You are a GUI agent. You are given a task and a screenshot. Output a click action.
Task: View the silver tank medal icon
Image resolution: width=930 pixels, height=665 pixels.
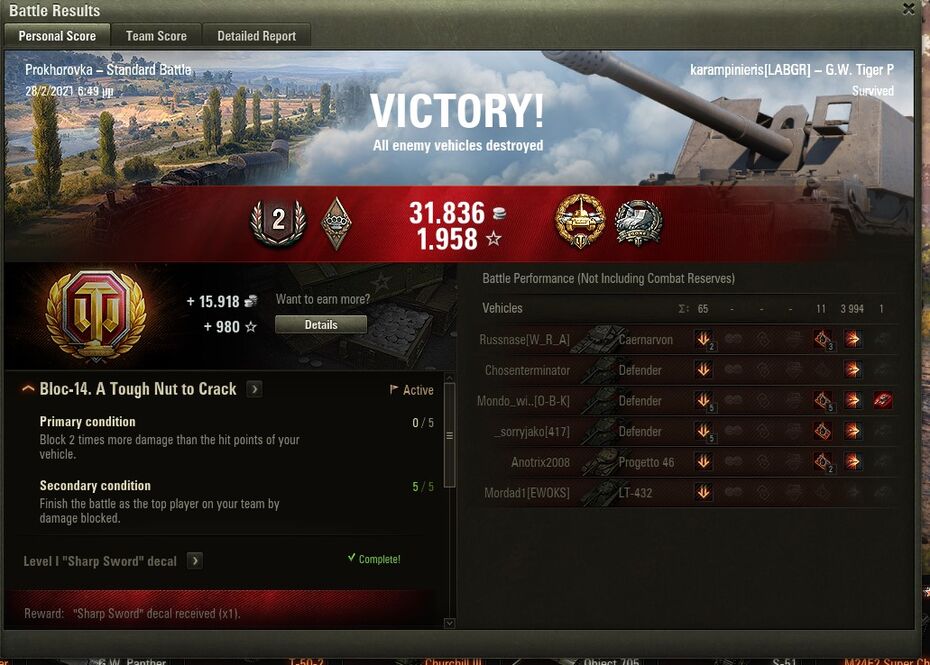tap(637, 221)
